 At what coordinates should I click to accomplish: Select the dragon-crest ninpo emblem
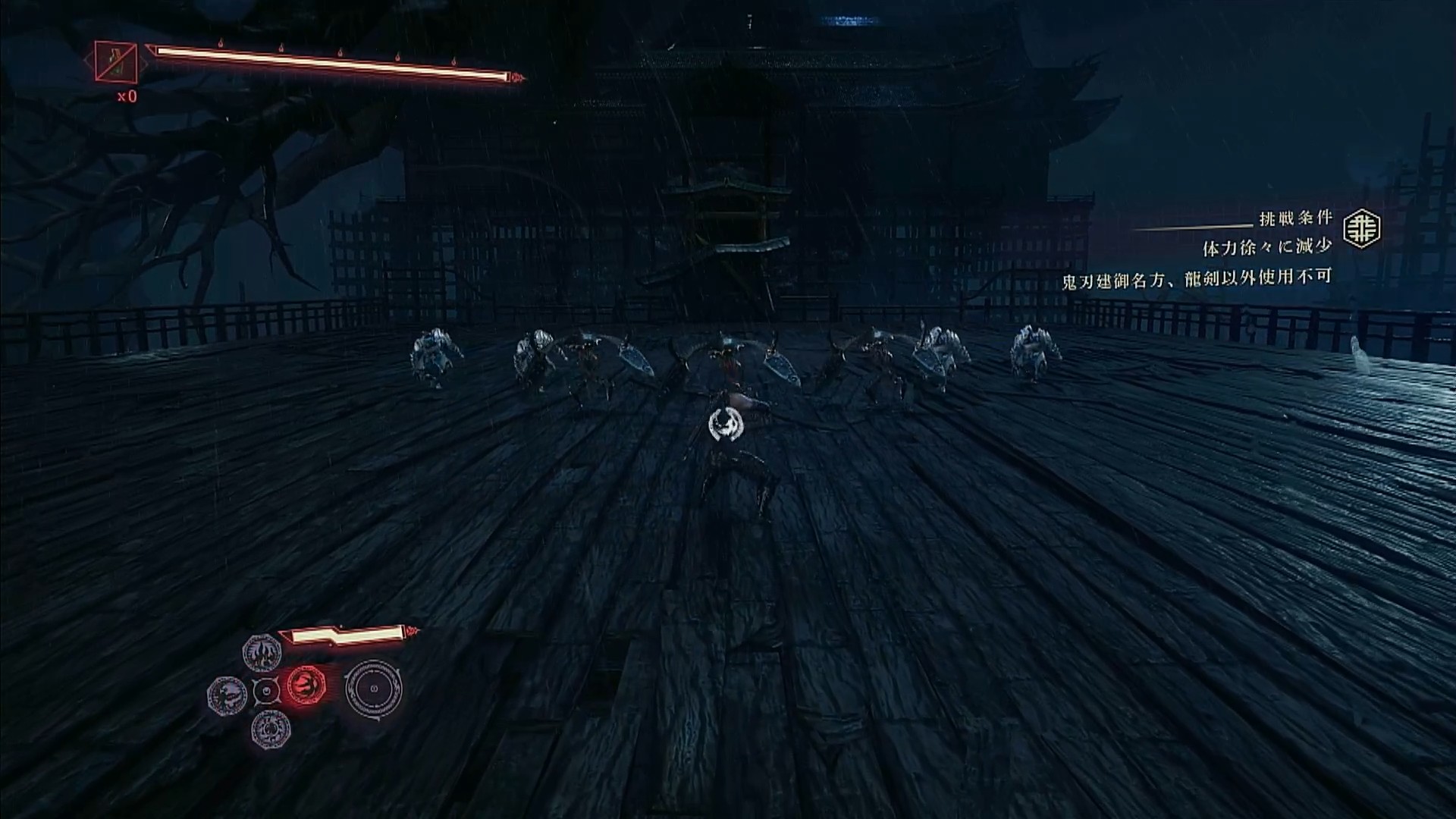click(x=227, y=695)
